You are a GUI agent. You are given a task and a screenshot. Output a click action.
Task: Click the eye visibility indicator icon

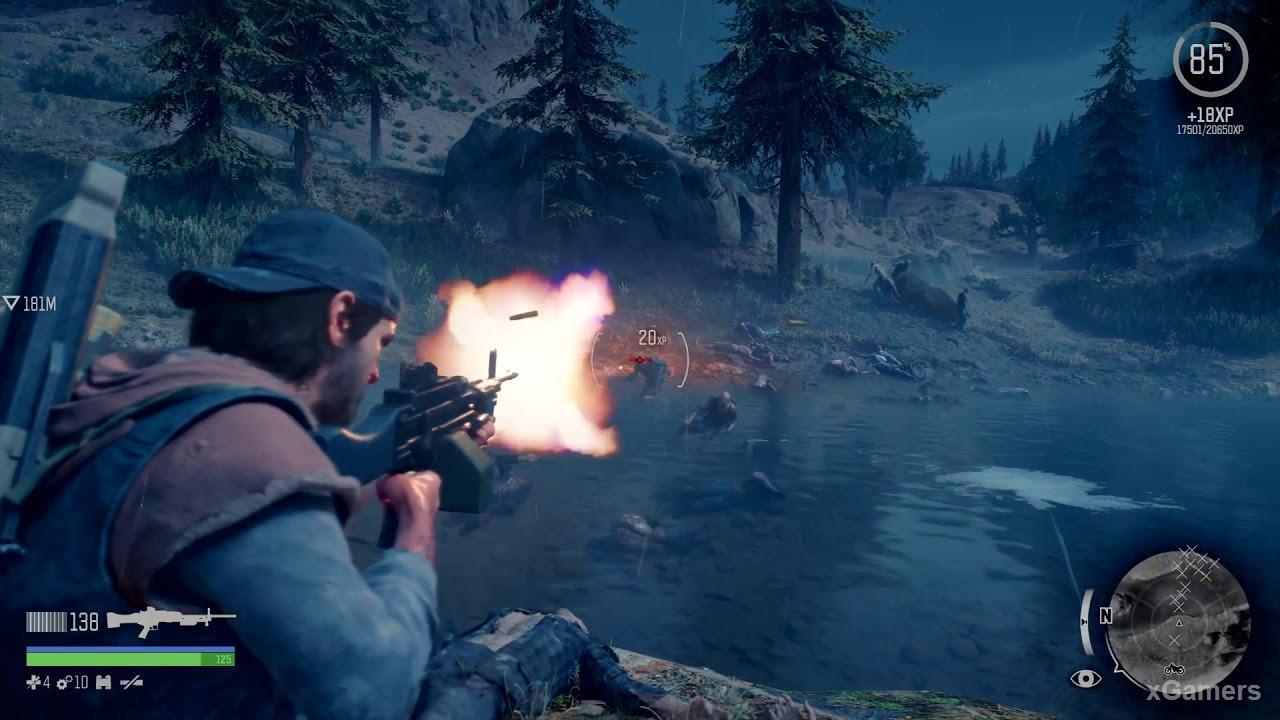[x=1085, y=679]
